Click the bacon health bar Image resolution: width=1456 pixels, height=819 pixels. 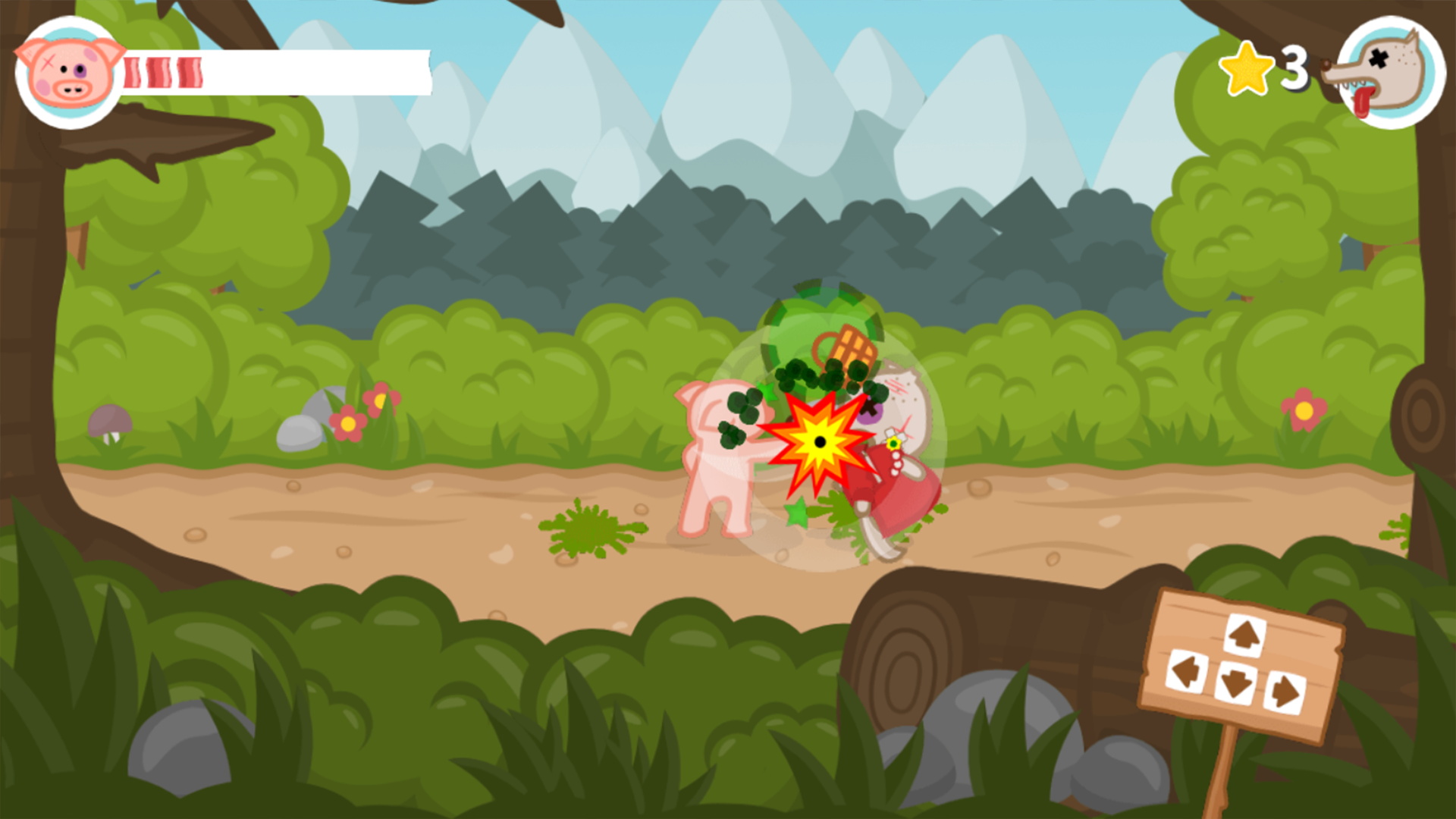pyautogui.click(x=227, y=72)
